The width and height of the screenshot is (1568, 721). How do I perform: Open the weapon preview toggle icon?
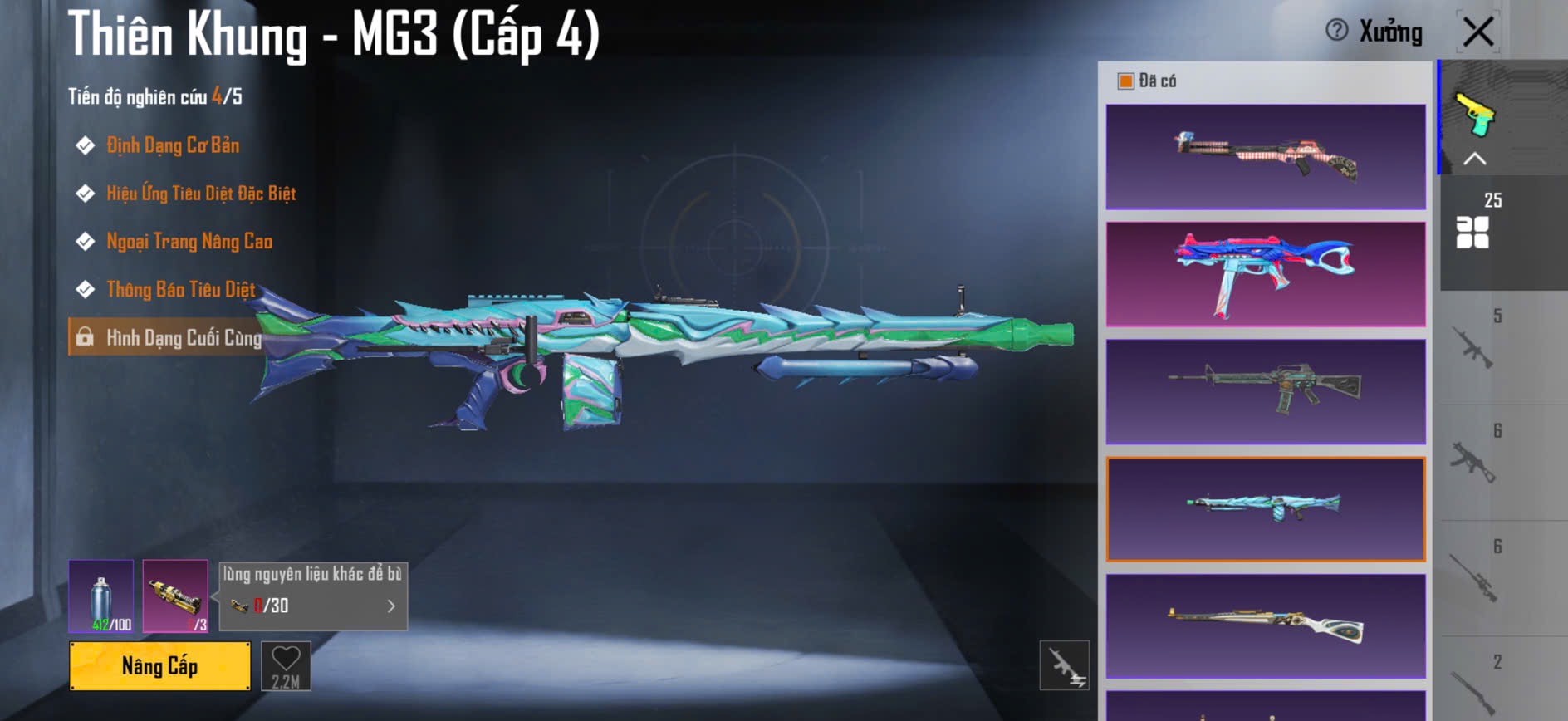(1064, 665)
